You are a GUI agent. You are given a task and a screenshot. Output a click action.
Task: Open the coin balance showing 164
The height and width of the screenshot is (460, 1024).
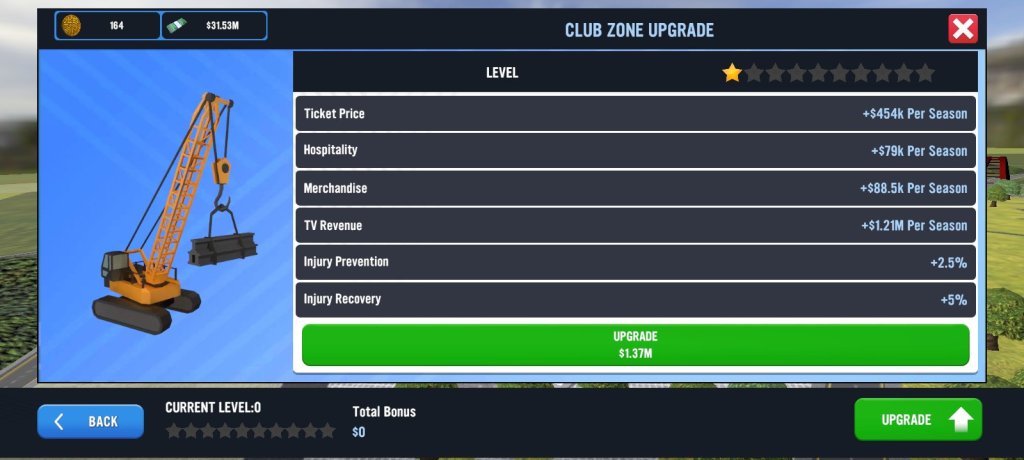coord(108,26)
